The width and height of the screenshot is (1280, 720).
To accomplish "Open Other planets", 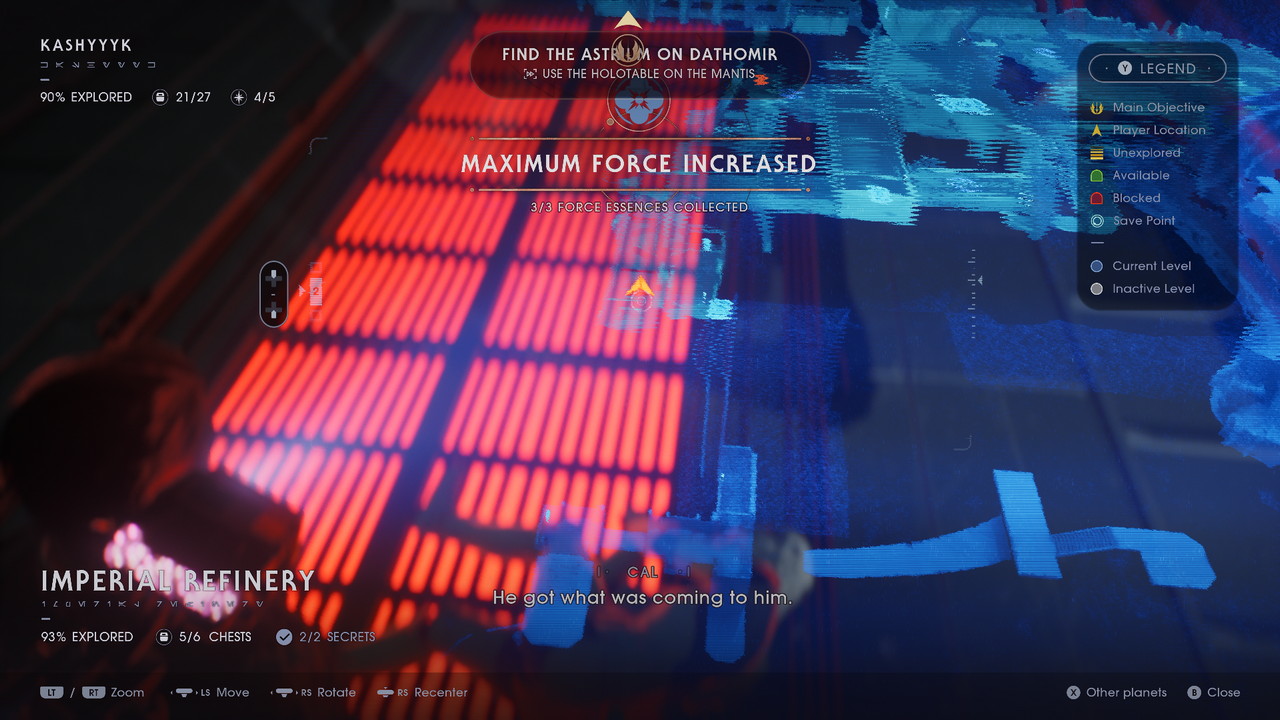I will [1116, 692].
